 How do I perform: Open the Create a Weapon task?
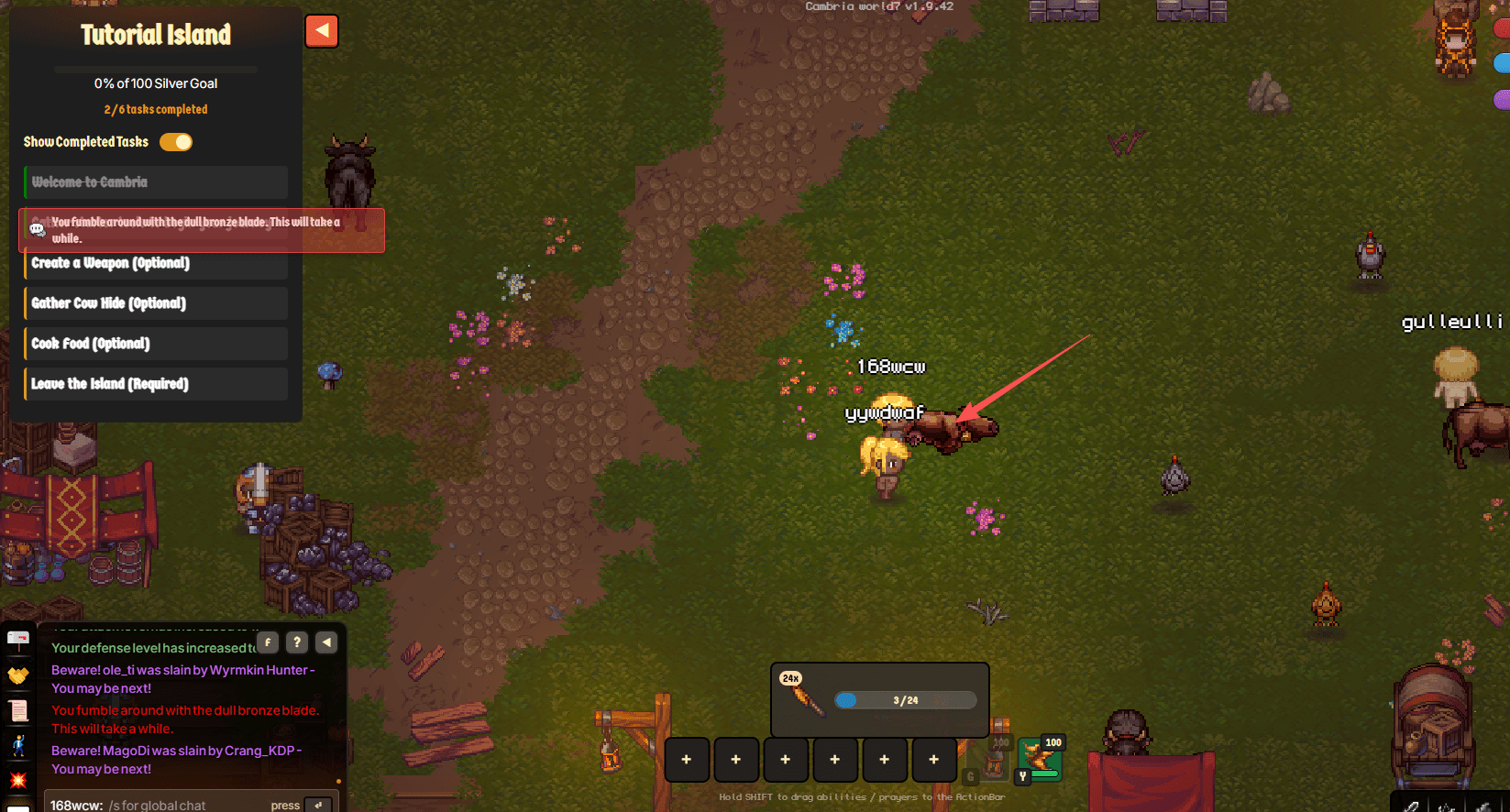click(x=156, y=264)
